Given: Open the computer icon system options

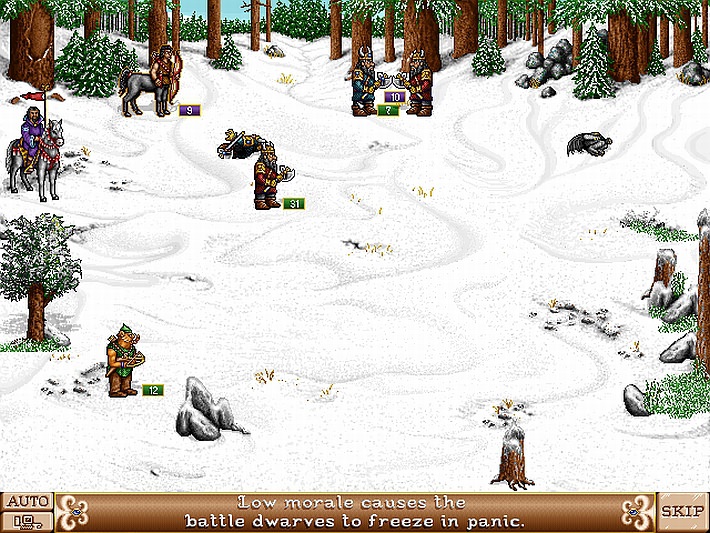Looking at the screenshot, I should click(26, 521).
